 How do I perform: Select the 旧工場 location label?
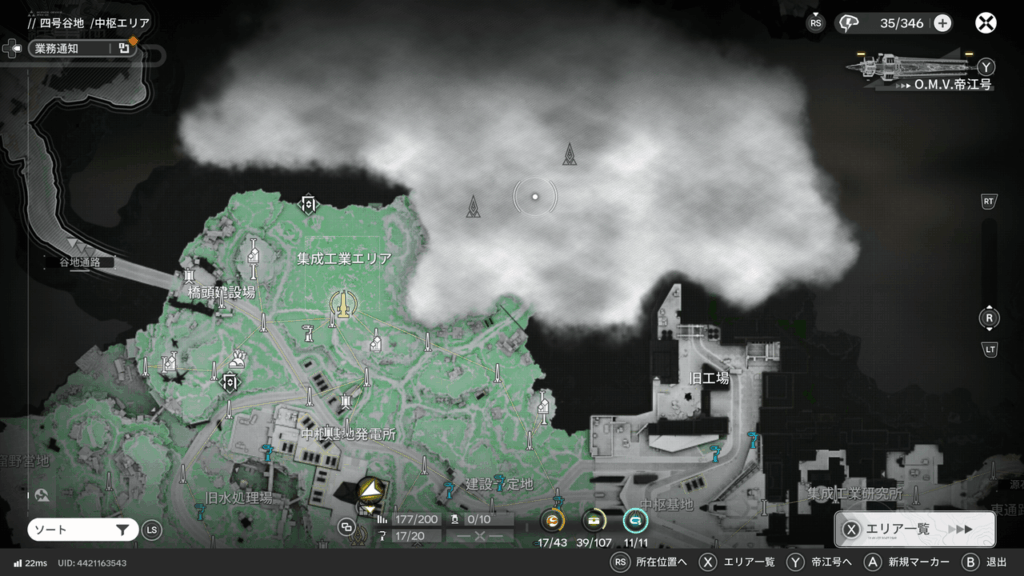point(709,379)
